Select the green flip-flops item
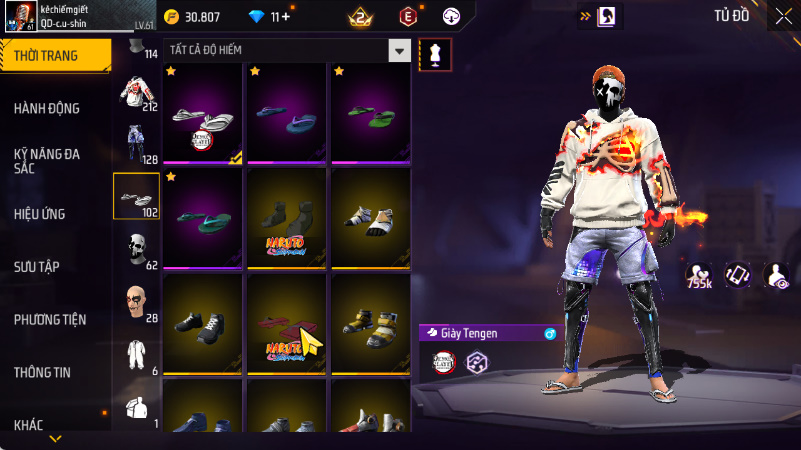The height and width of the screenshot is (450, 801). 371,113
